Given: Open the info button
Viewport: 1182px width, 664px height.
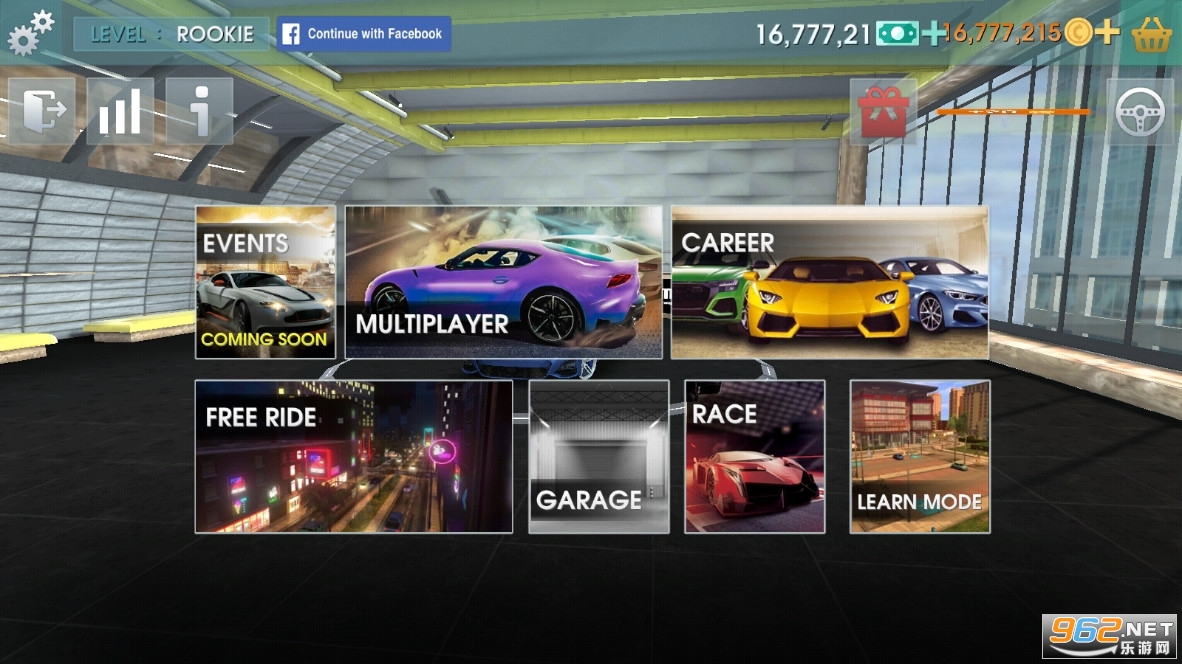Looking at the screenshot, I should 199,111.
